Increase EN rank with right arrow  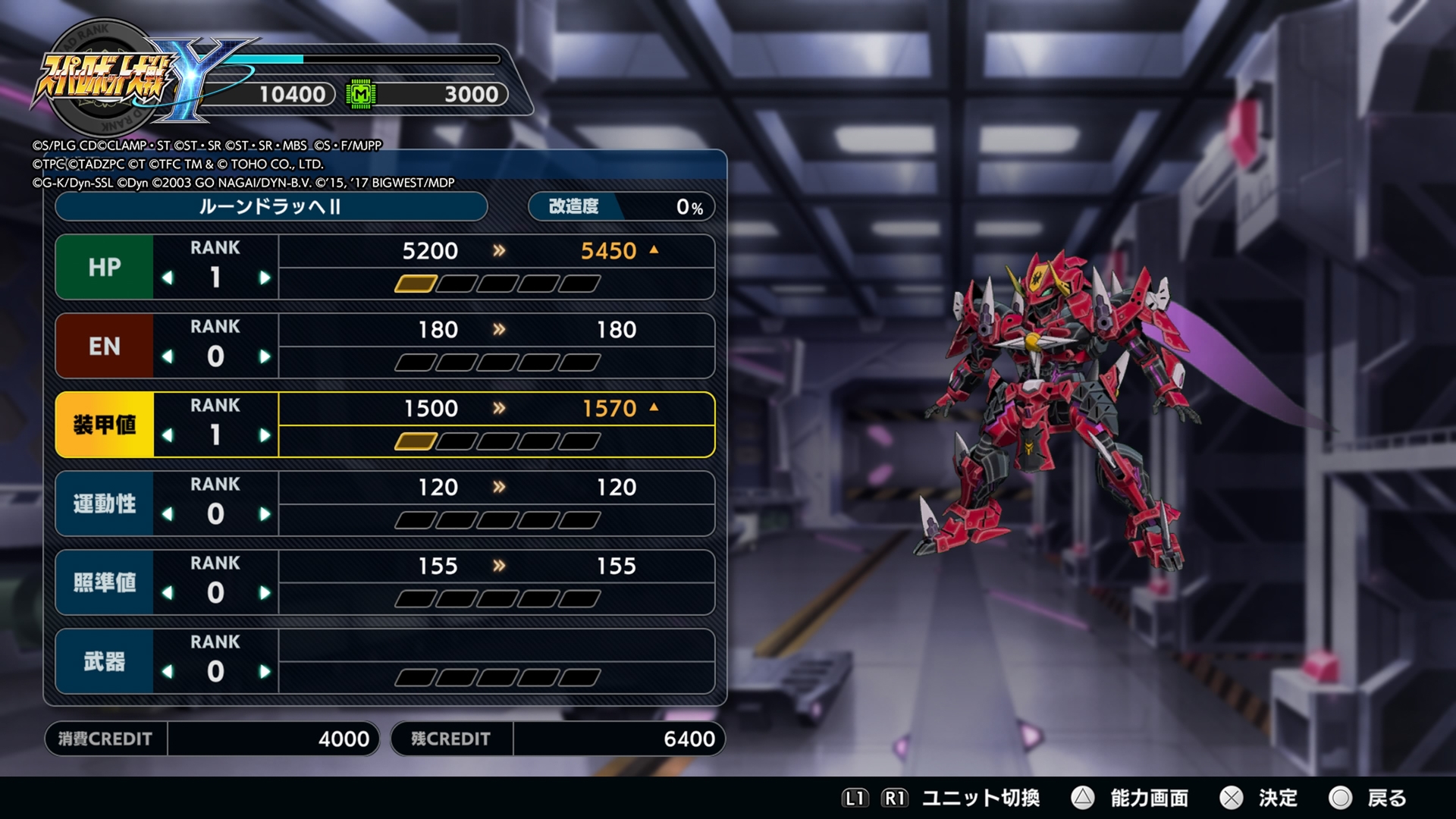point(265,357)
